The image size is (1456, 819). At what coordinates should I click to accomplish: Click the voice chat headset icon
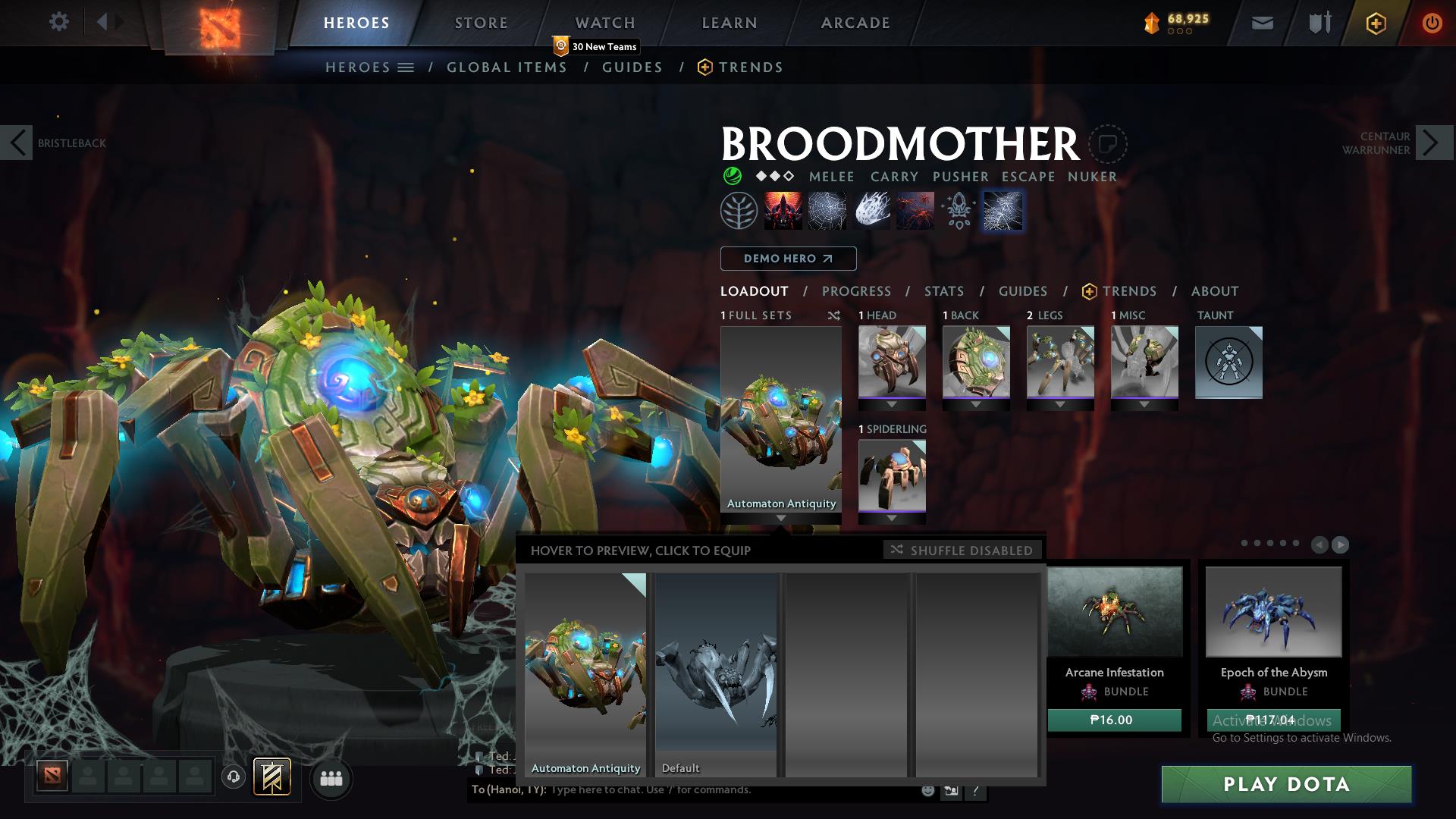coord(234,778)
